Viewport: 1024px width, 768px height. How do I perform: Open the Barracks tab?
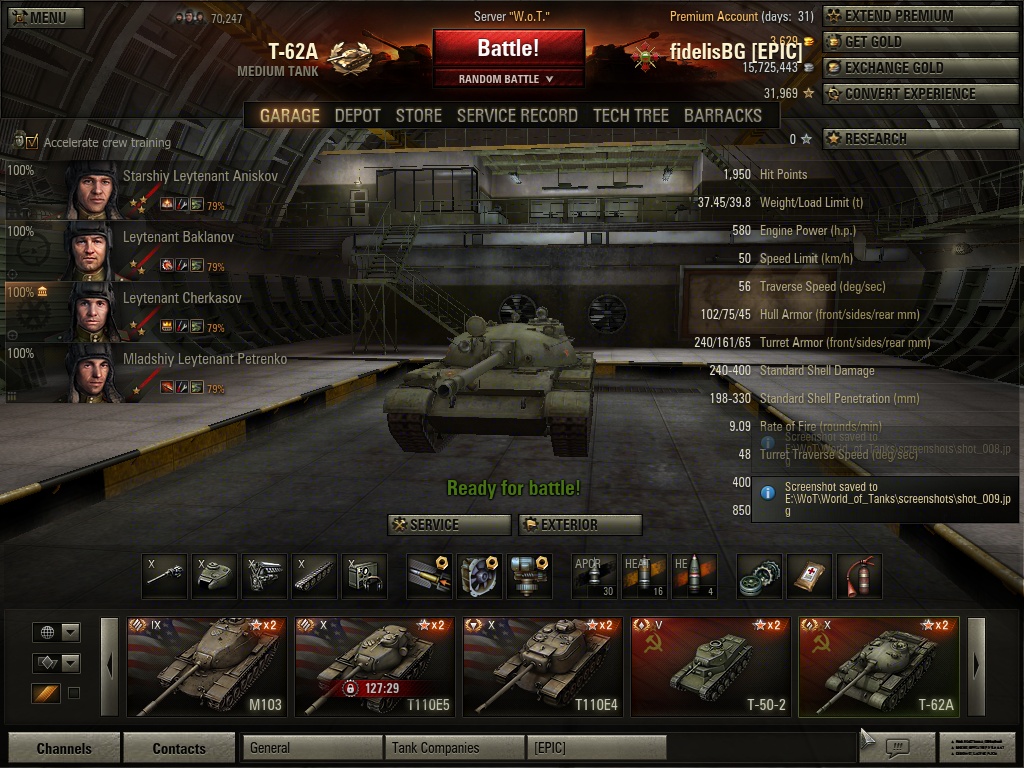(722, 115)
